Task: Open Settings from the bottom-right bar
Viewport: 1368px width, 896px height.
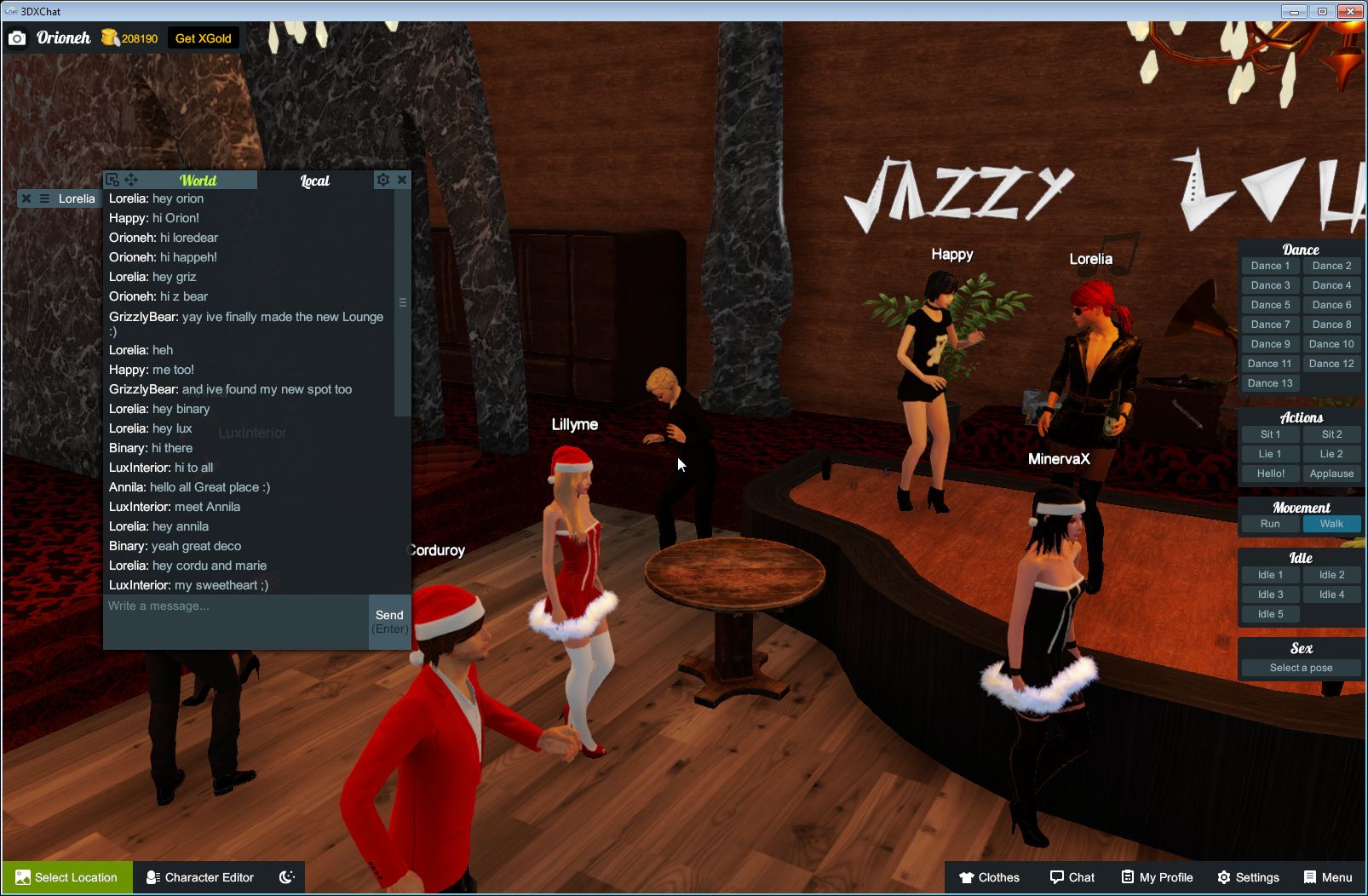Action: (1249, 877)
